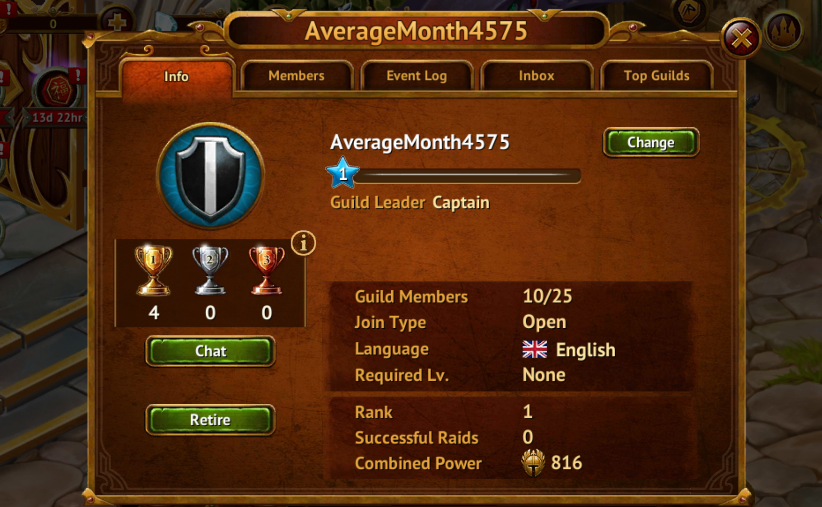Open the guild Inbox tab
The width and height of the screenshot is (822, 507).
click(536, 76)
